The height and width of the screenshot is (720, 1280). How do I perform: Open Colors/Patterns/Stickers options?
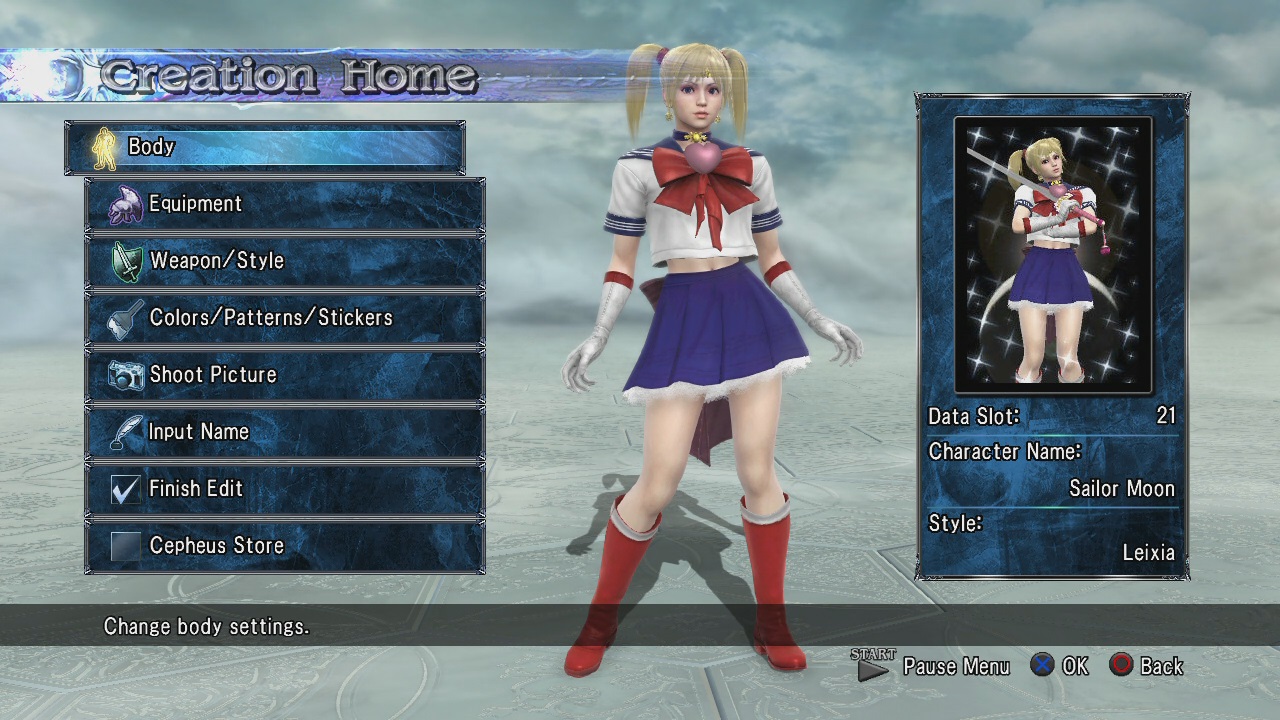pyautogui.click(x=285, y=318)
